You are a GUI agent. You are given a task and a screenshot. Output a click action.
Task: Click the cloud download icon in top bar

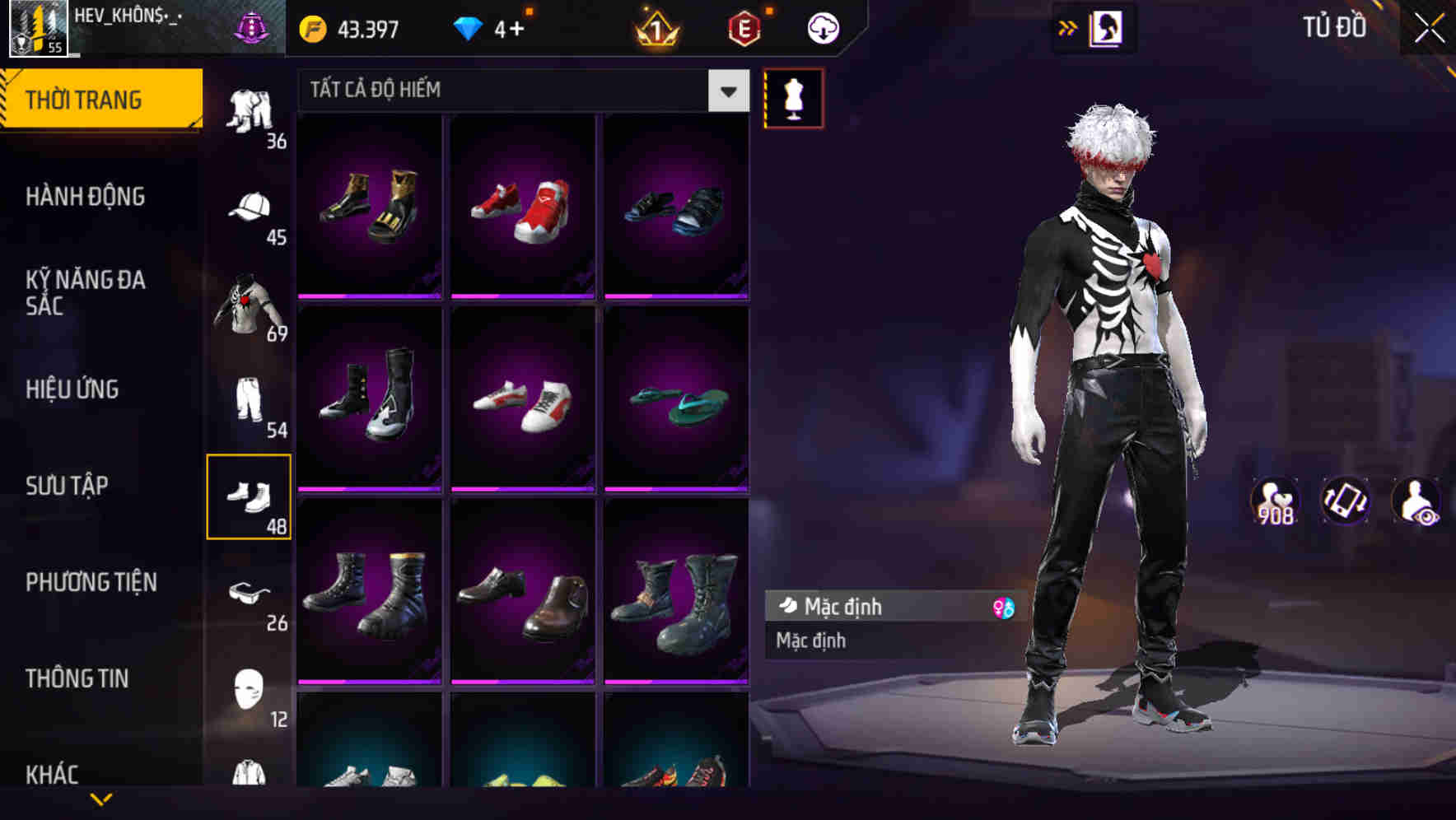(x=823, y=26)
